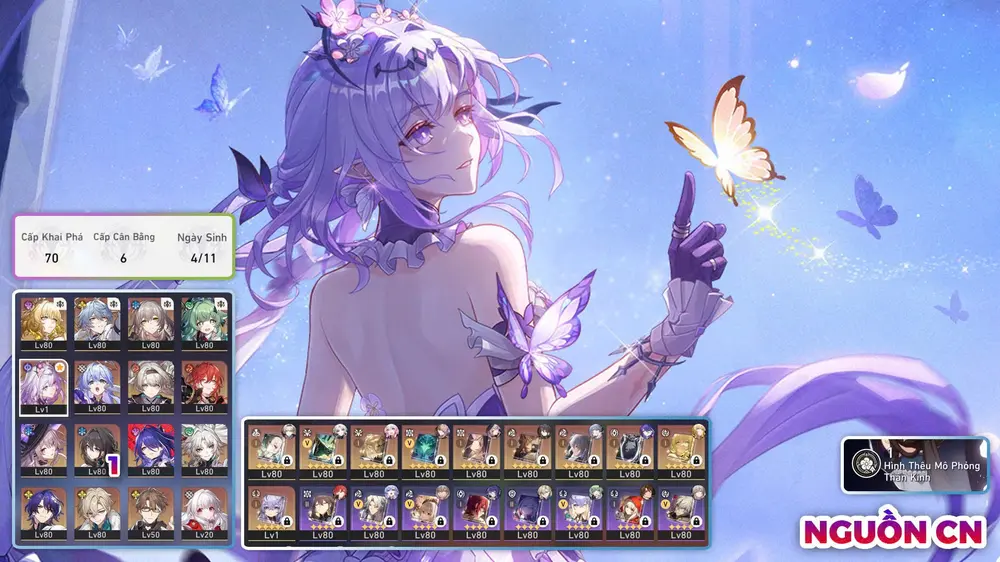Select the blonde curly-haired character portrait
This screenshot has width=1000, height=562.
pos(44,321)
